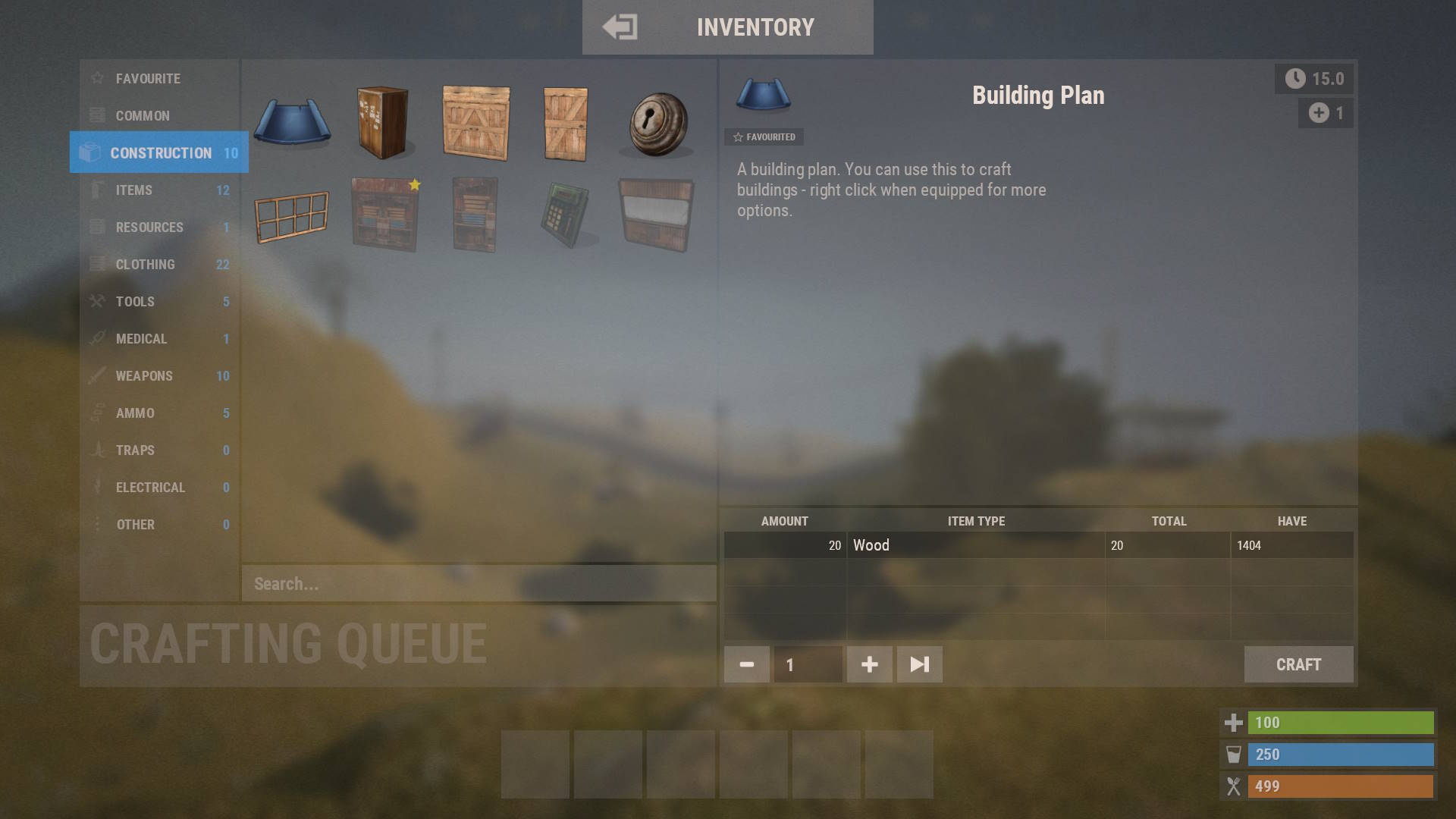Switch to the Common category
This screenshot has height=819, width=1456.
click(143, 116)
